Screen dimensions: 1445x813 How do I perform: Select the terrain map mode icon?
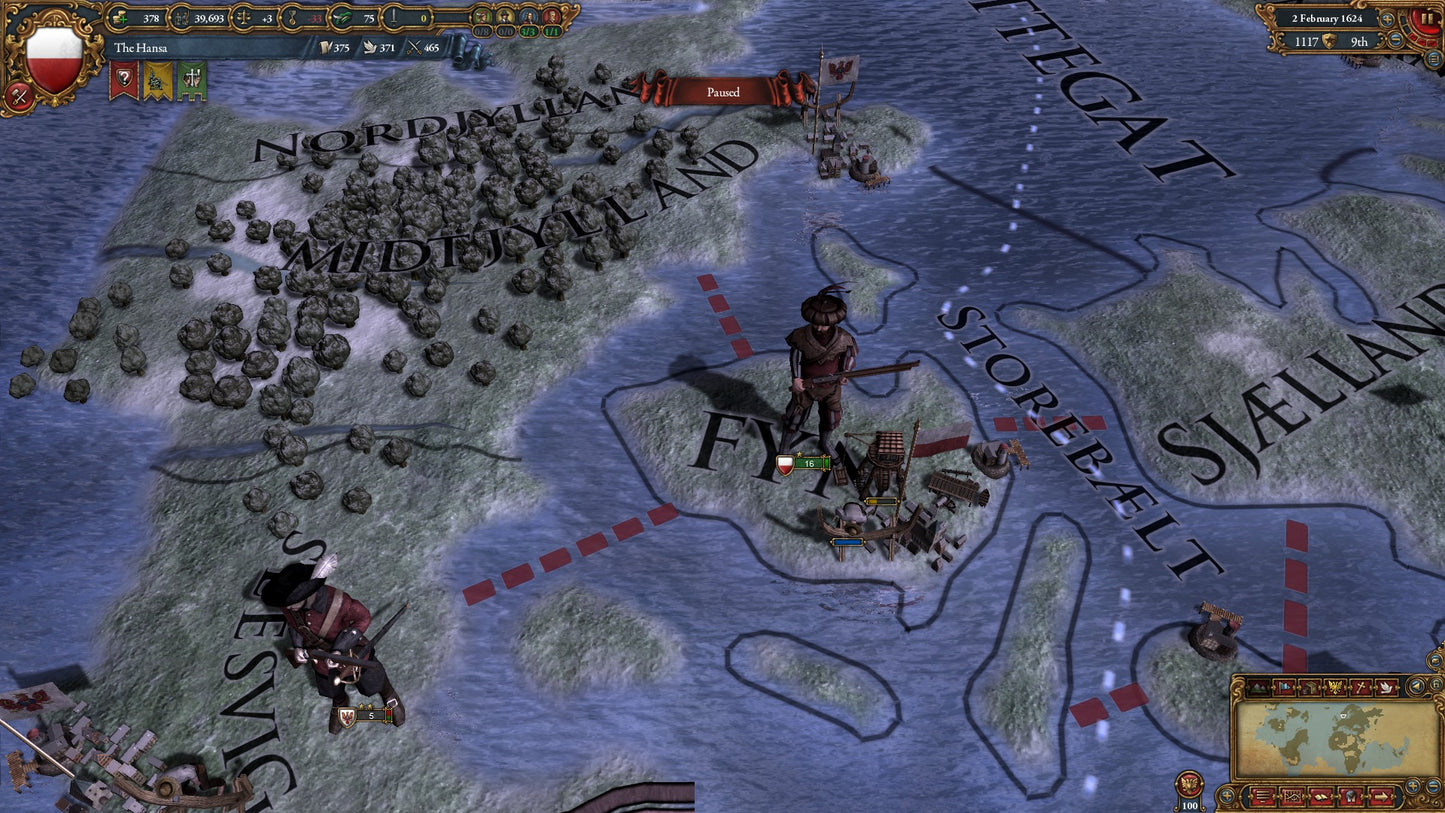point(1258,687)
